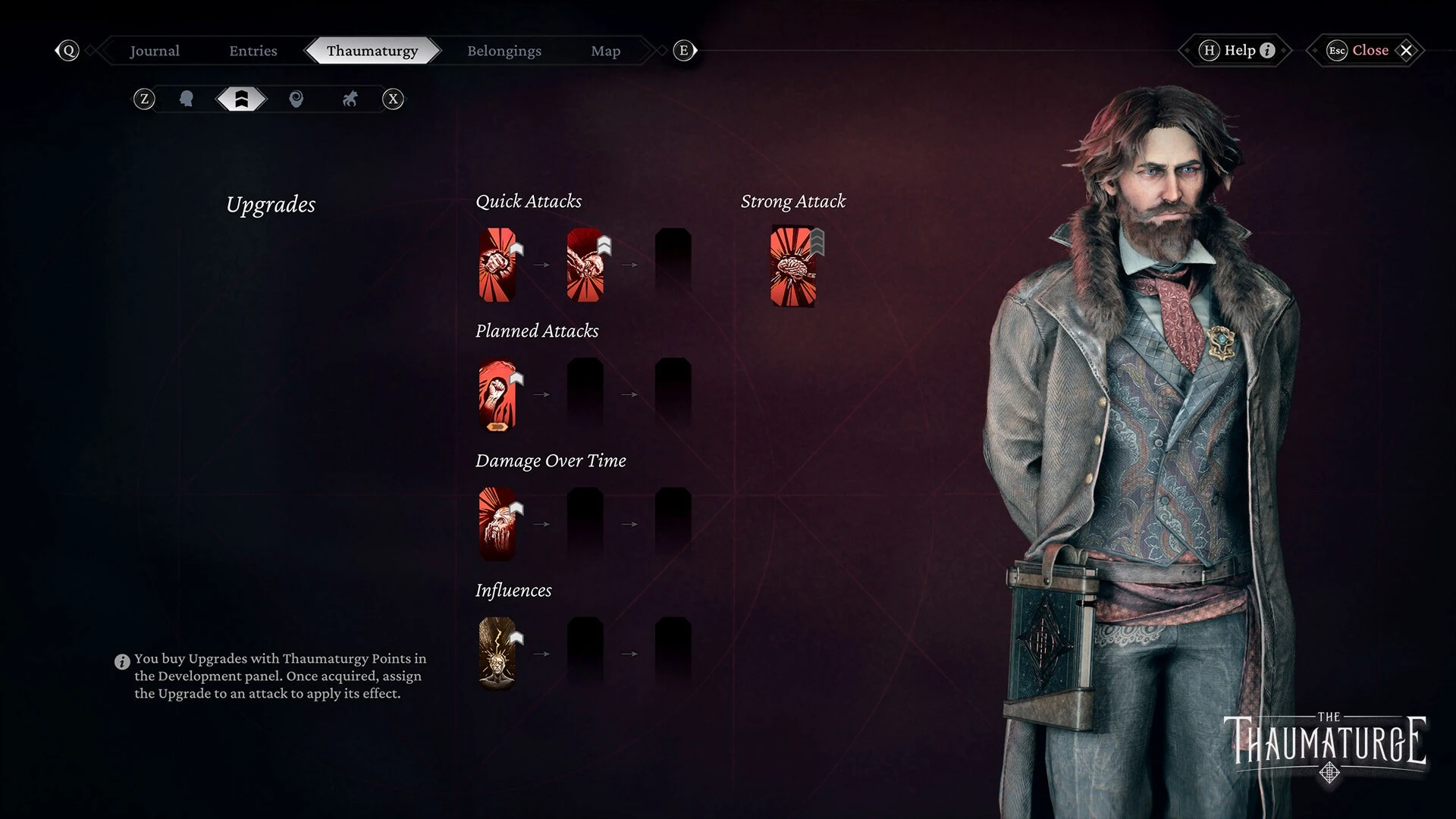Switch to the swirl-head sub-tab icon
Viewport: 1456px width, 819px height.
tap(297, 99)
